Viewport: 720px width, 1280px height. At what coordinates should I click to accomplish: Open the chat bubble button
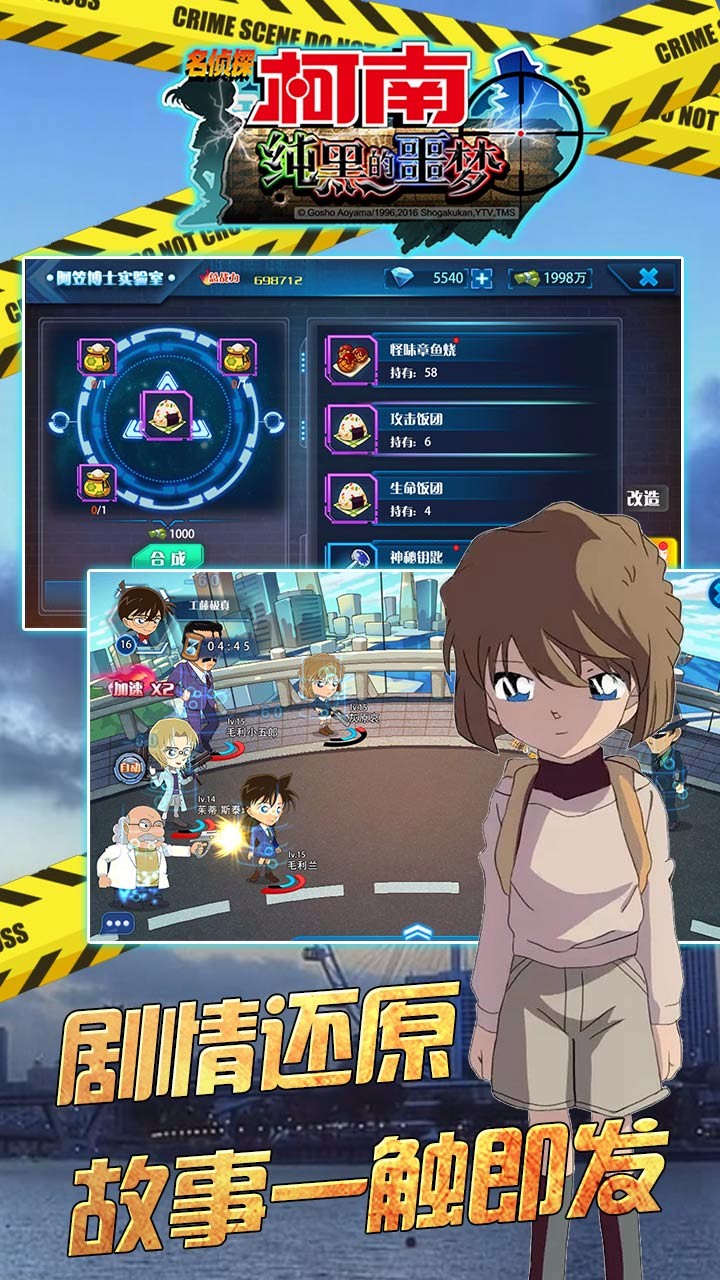(118, 923)
